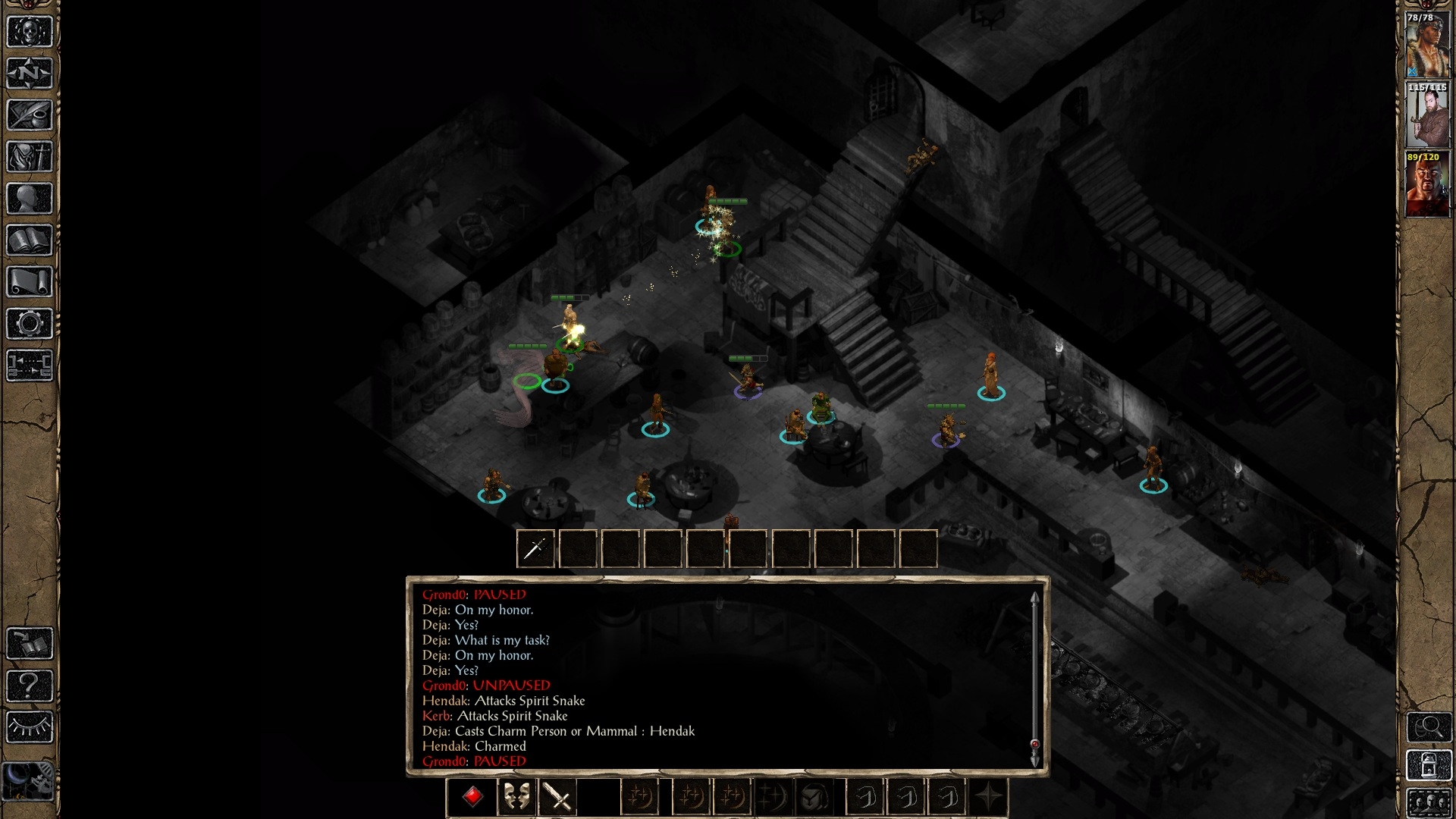Select all party members button
This screenshot has height=819, width=1456.
[x=1429, y=803]
